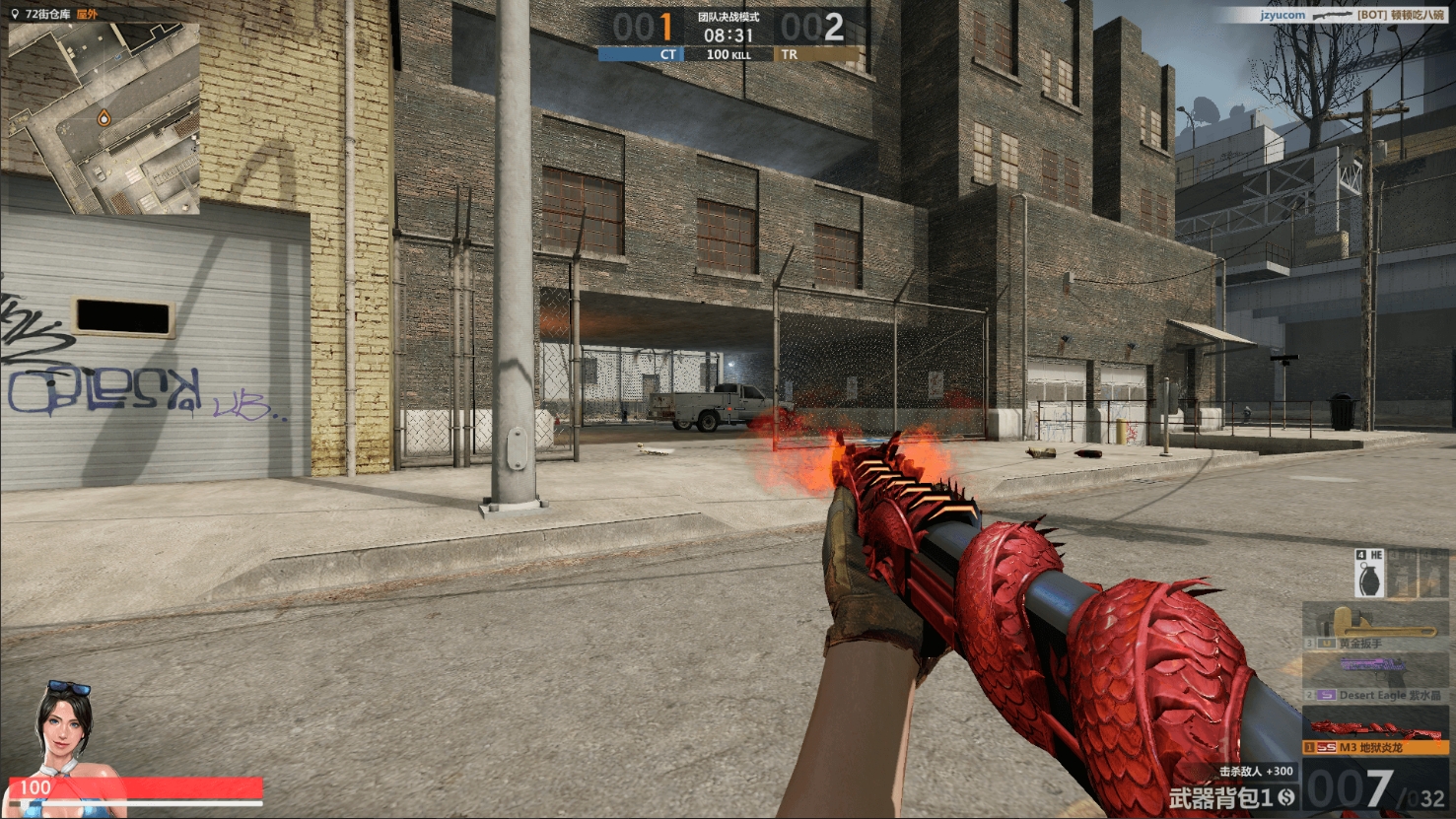1456x819 pixels.
Task: Click the female character portrait
Action: (x=65, y=728)
